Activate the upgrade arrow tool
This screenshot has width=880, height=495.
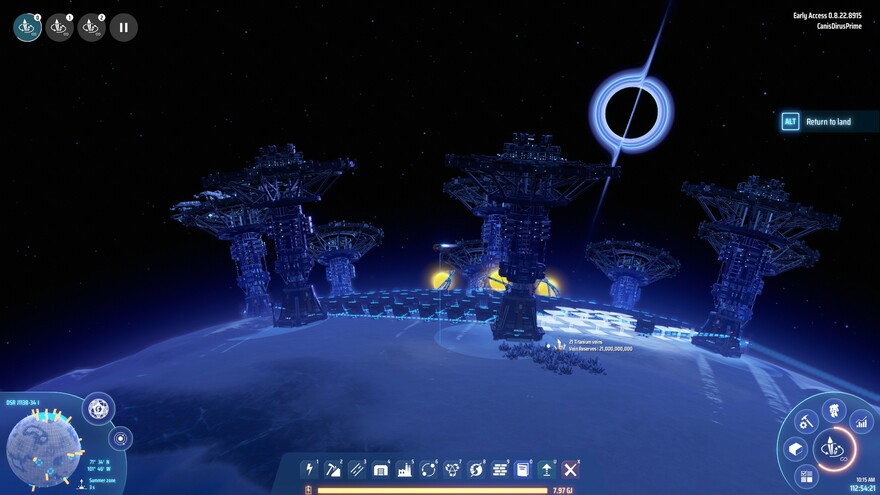click(547, 469)
